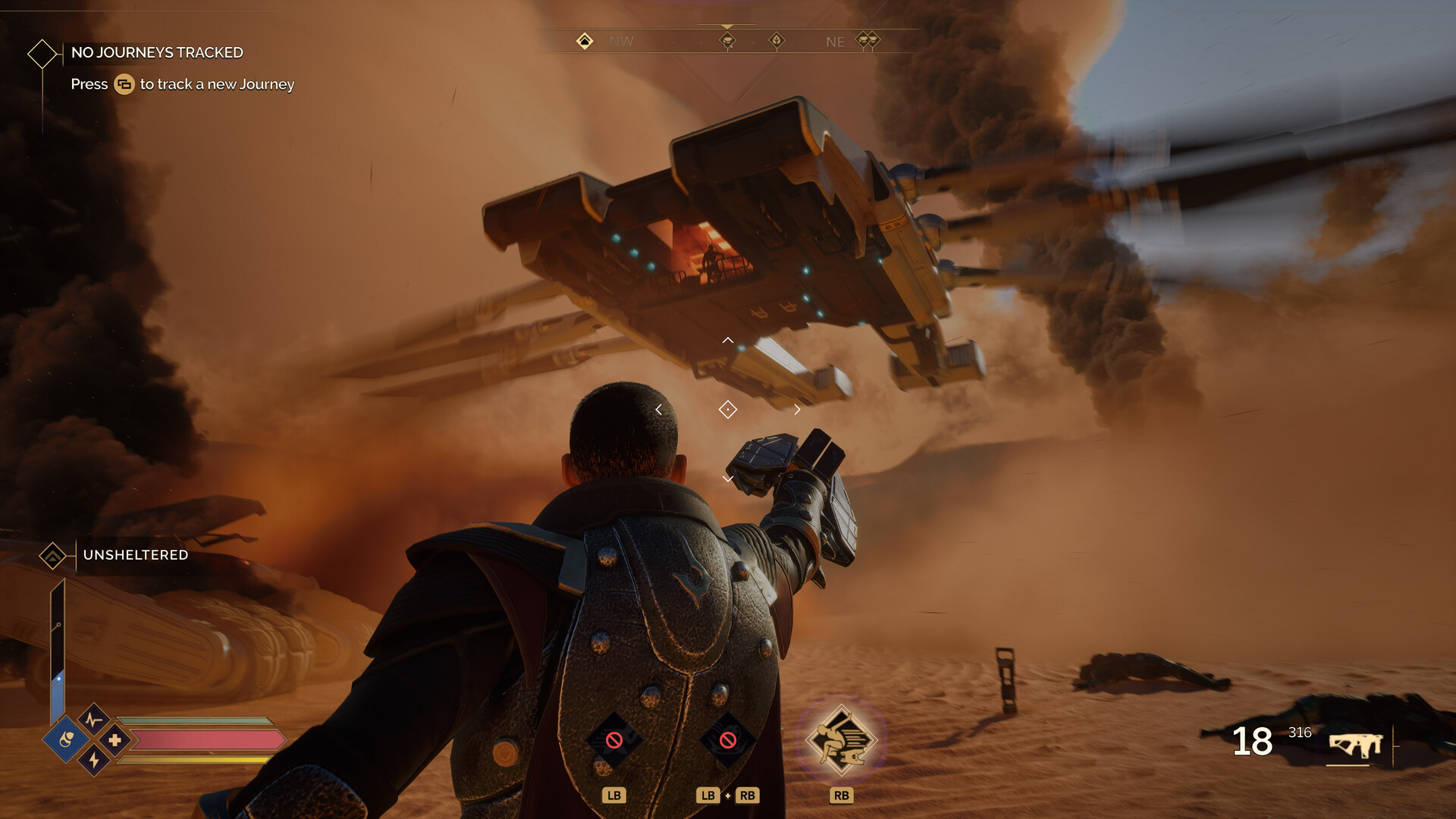
Task: Click the RB keybind badge
Action: [842, 795]
